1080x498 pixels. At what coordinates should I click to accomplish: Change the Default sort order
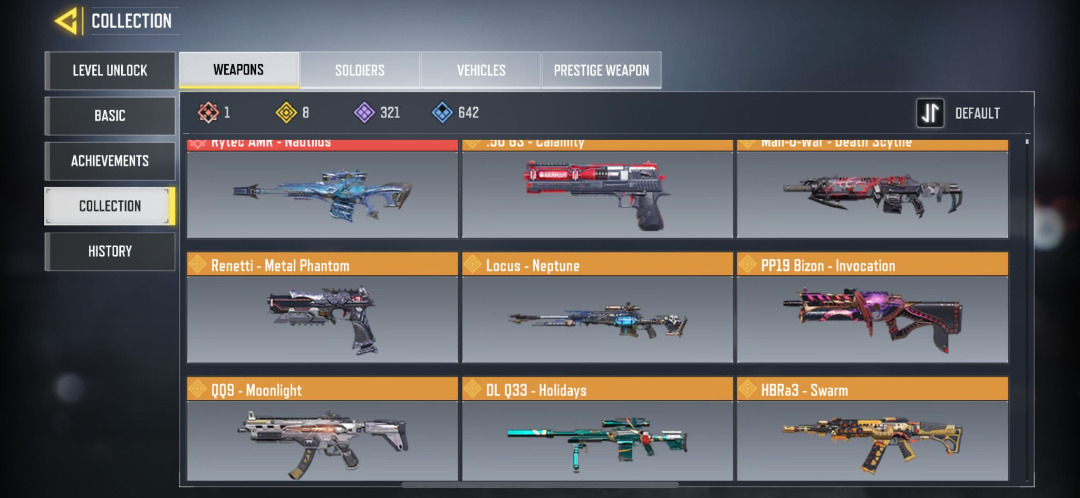[x=959, y=113]
